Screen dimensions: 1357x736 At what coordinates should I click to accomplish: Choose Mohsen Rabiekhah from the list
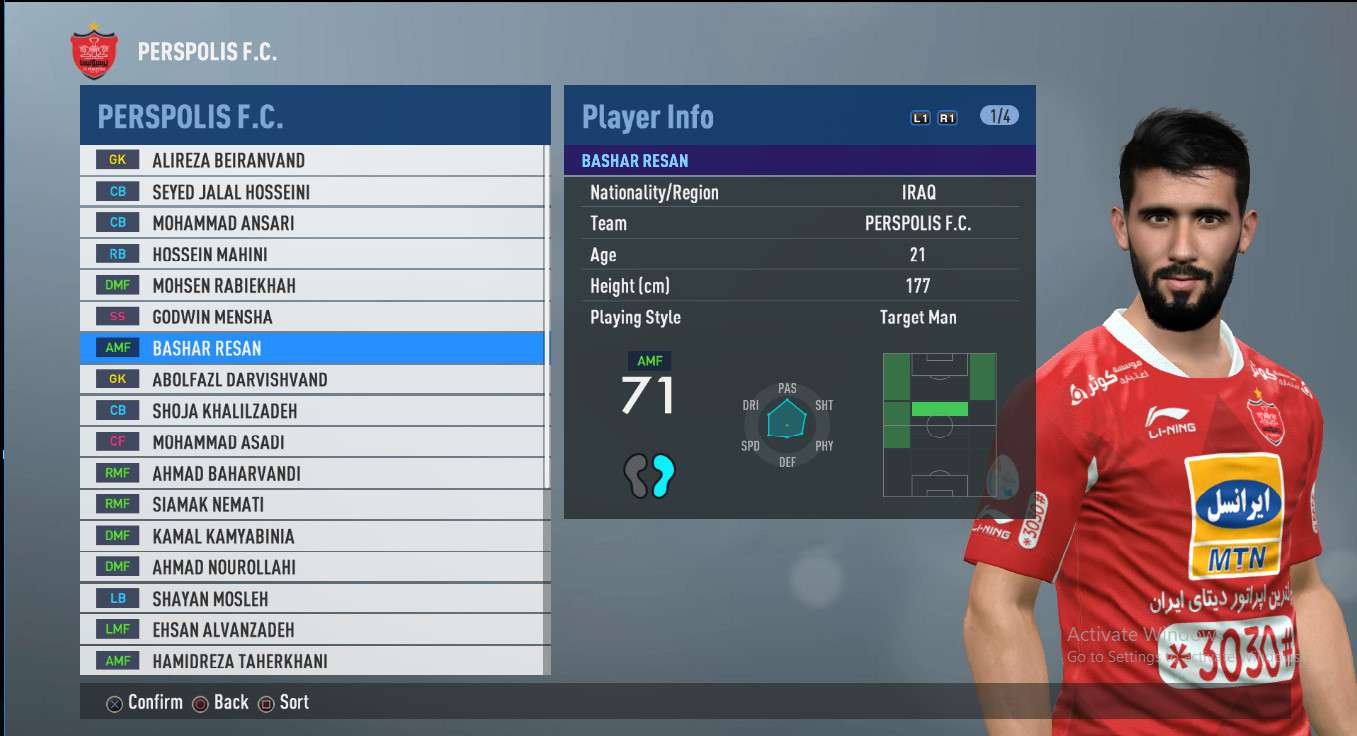(224, 286)
